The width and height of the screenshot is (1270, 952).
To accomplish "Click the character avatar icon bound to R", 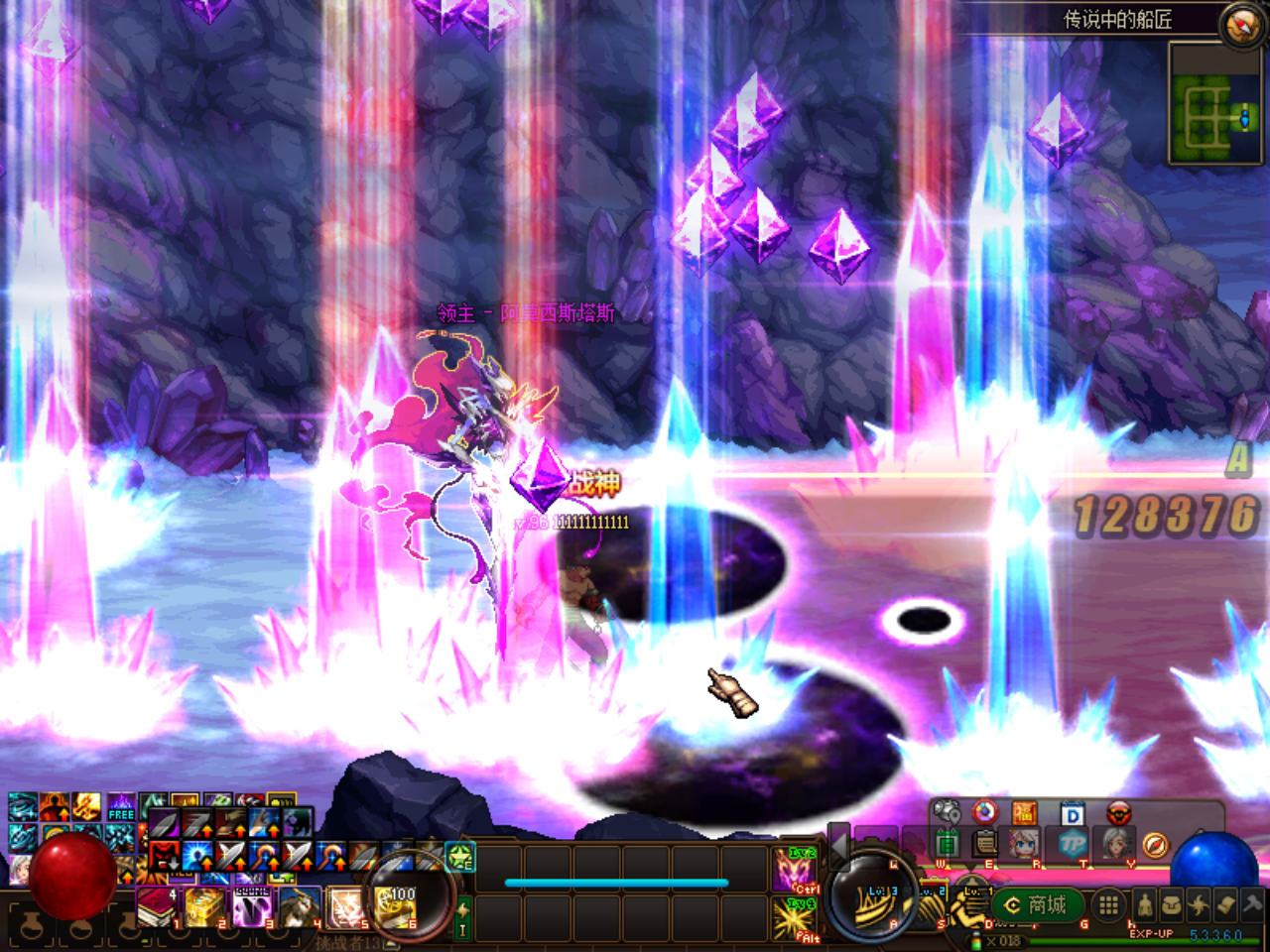I will click(x=1022, y=845).
